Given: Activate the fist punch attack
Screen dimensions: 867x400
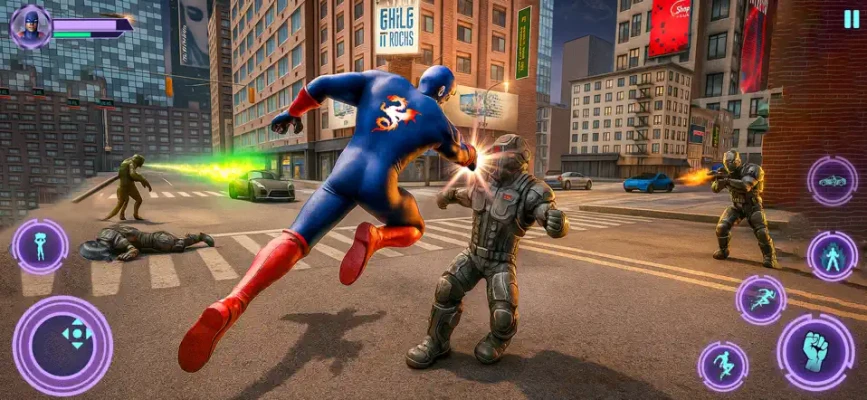Looking at the screenshot, I should click(x=815, y=351).
